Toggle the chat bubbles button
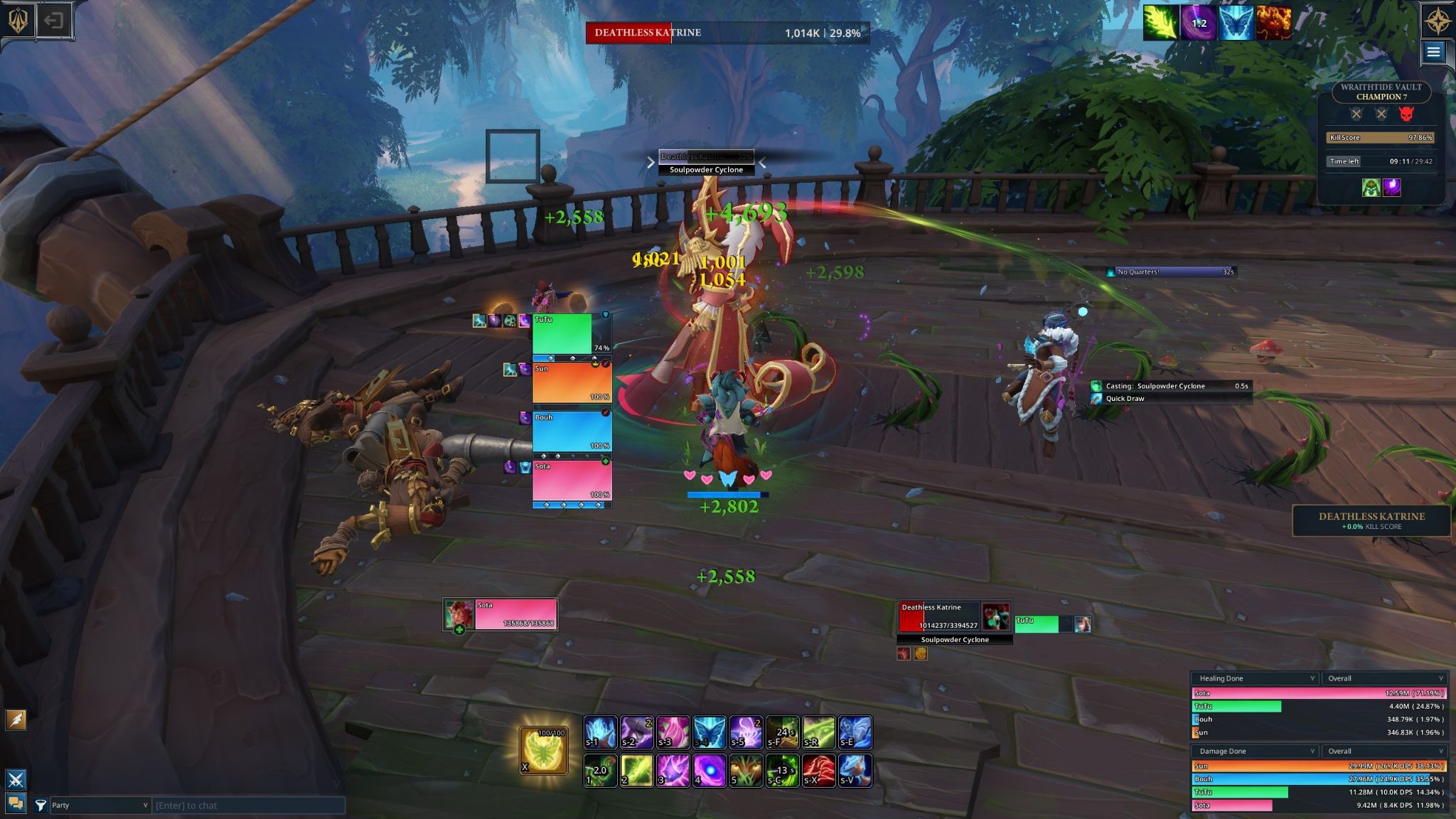The image size is (1456, 819). coord(16,803)
